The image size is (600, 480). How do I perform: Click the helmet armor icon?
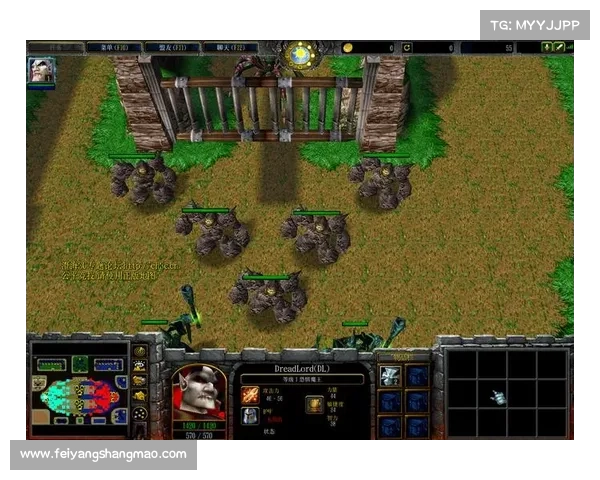[x=250, y=416]
